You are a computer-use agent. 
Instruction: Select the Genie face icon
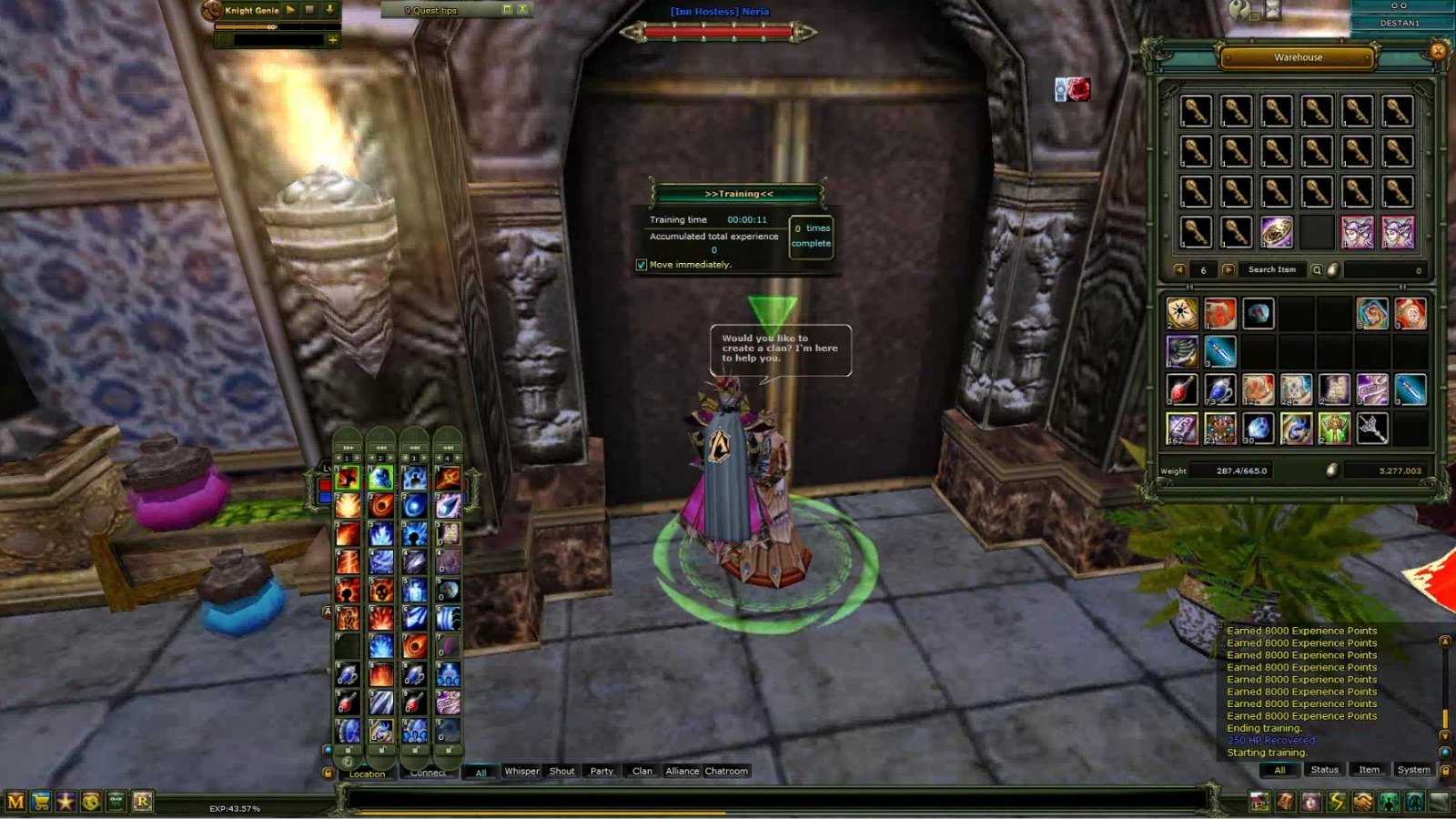coord(91,801)
